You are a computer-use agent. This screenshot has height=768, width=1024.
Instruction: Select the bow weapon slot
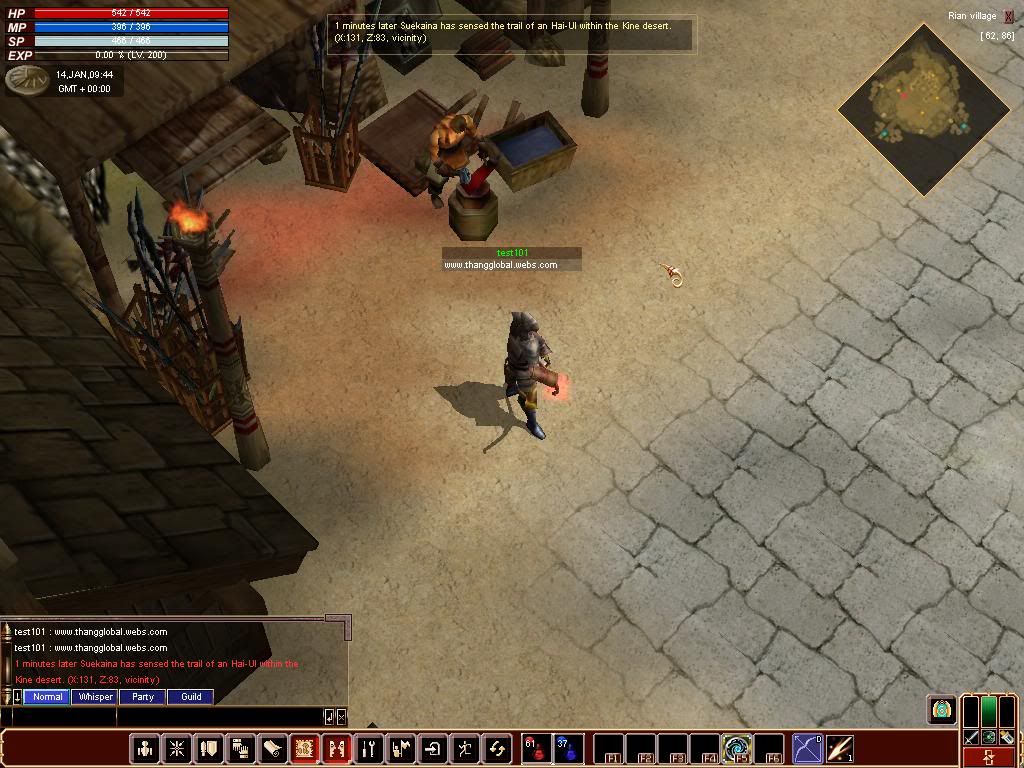(807, 748)
